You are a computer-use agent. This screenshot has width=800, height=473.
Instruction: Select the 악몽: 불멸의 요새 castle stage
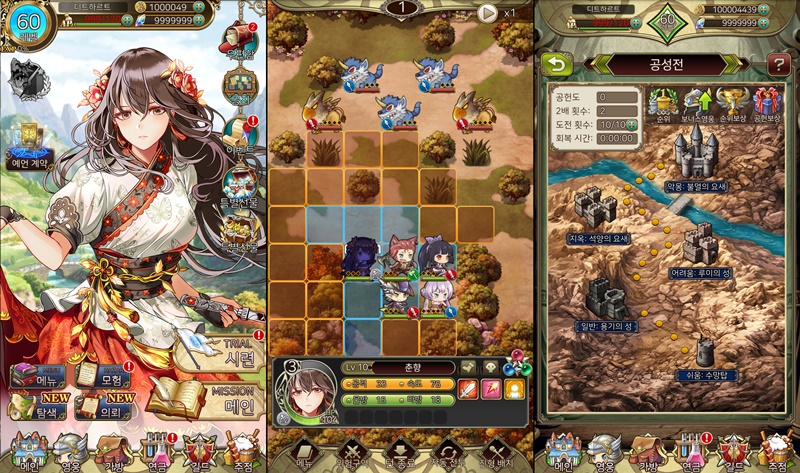click(x=697, y=158)
